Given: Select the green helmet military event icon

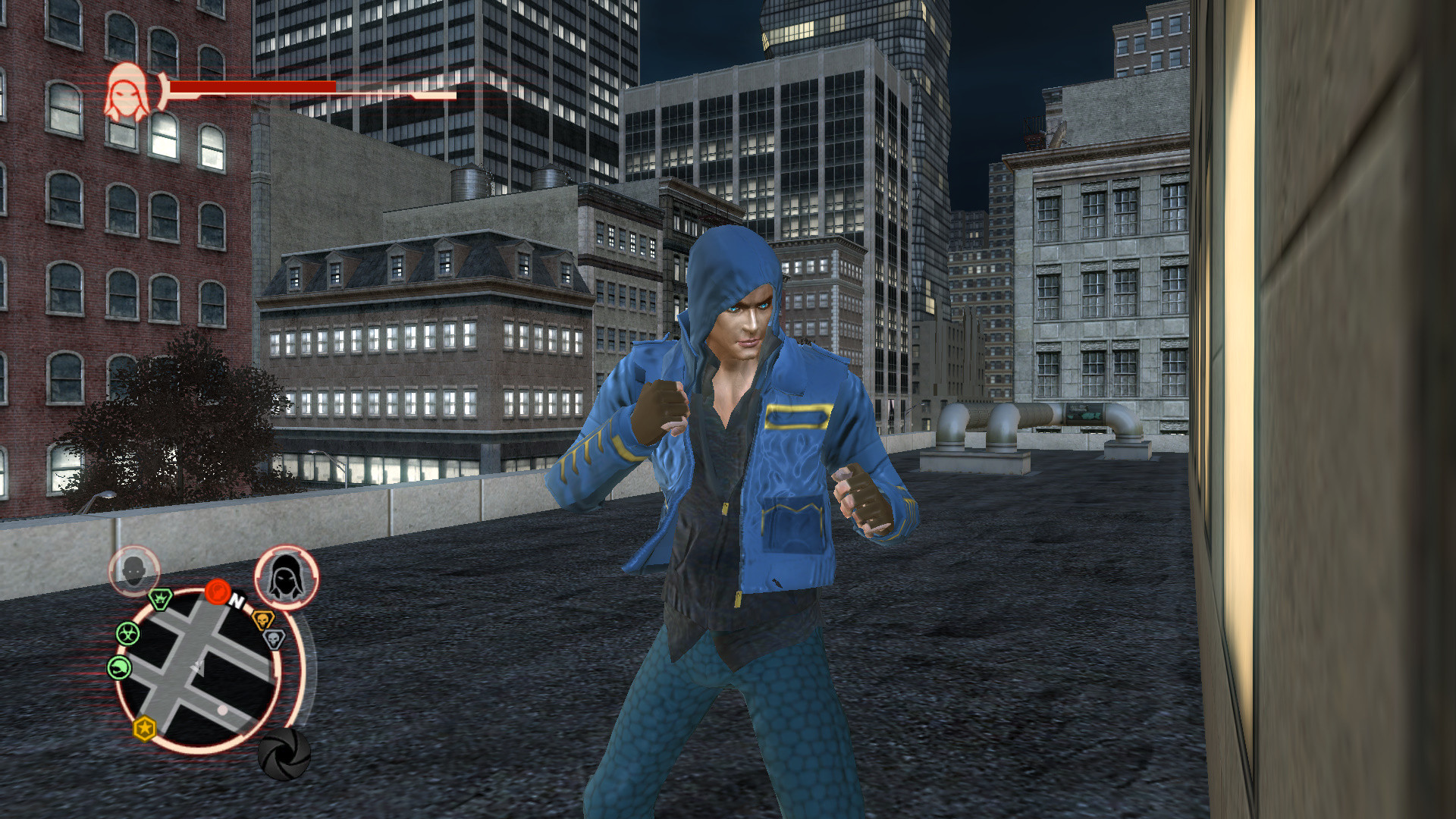Looking at the screenshot, I should click(x=118, y=667).
